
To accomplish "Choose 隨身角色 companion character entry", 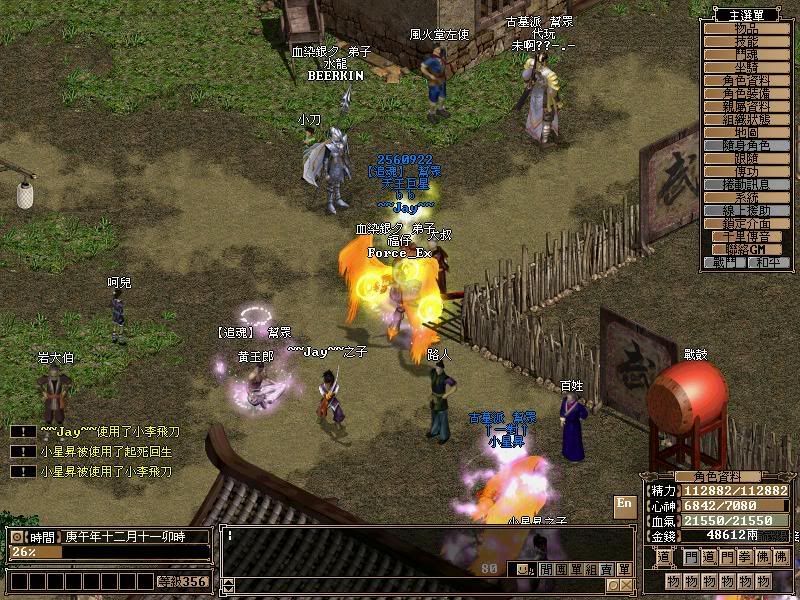I will tap(747, 146).
